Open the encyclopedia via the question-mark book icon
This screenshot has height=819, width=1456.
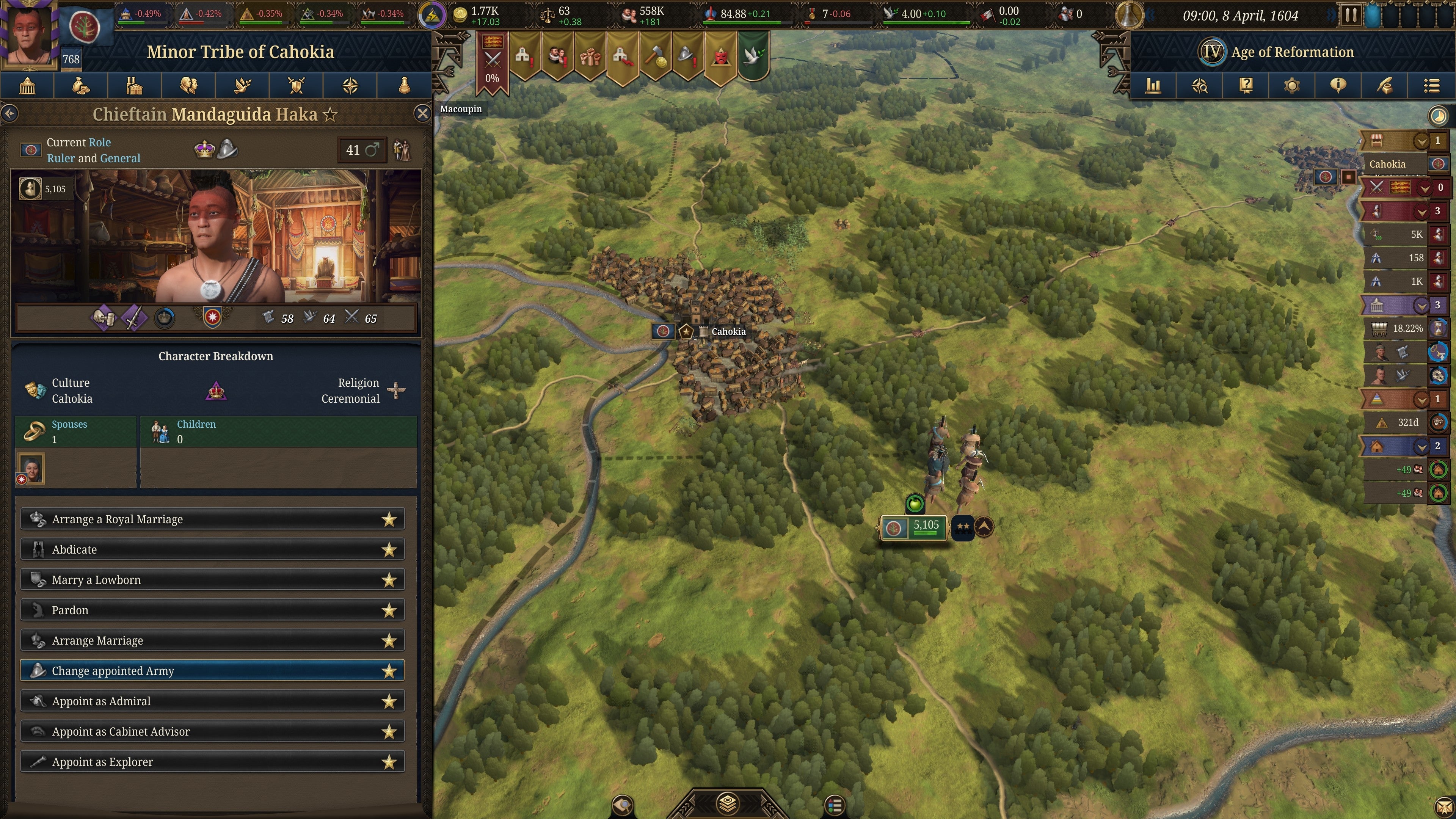pos(1246,85)
